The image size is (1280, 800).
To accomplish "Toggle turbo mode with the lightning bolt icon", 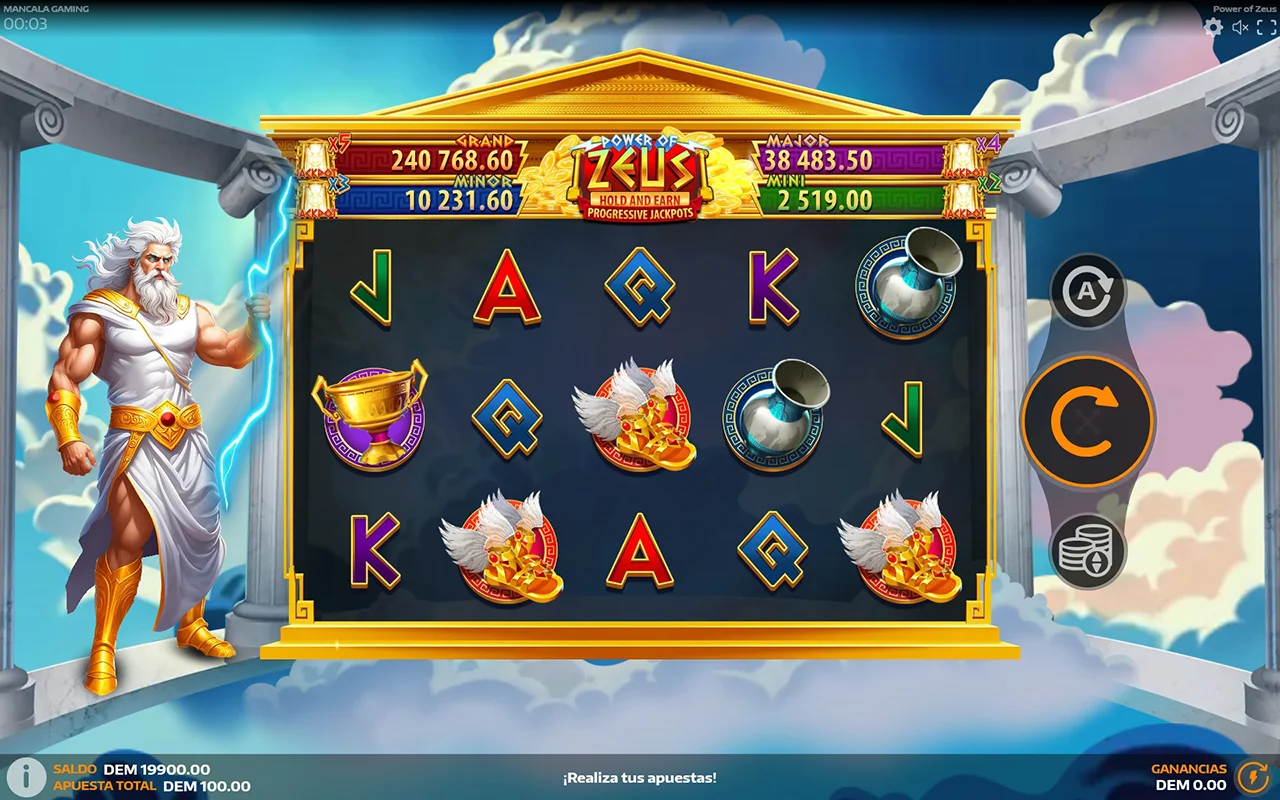I will pyautogui.click(x=1252, y=777).
